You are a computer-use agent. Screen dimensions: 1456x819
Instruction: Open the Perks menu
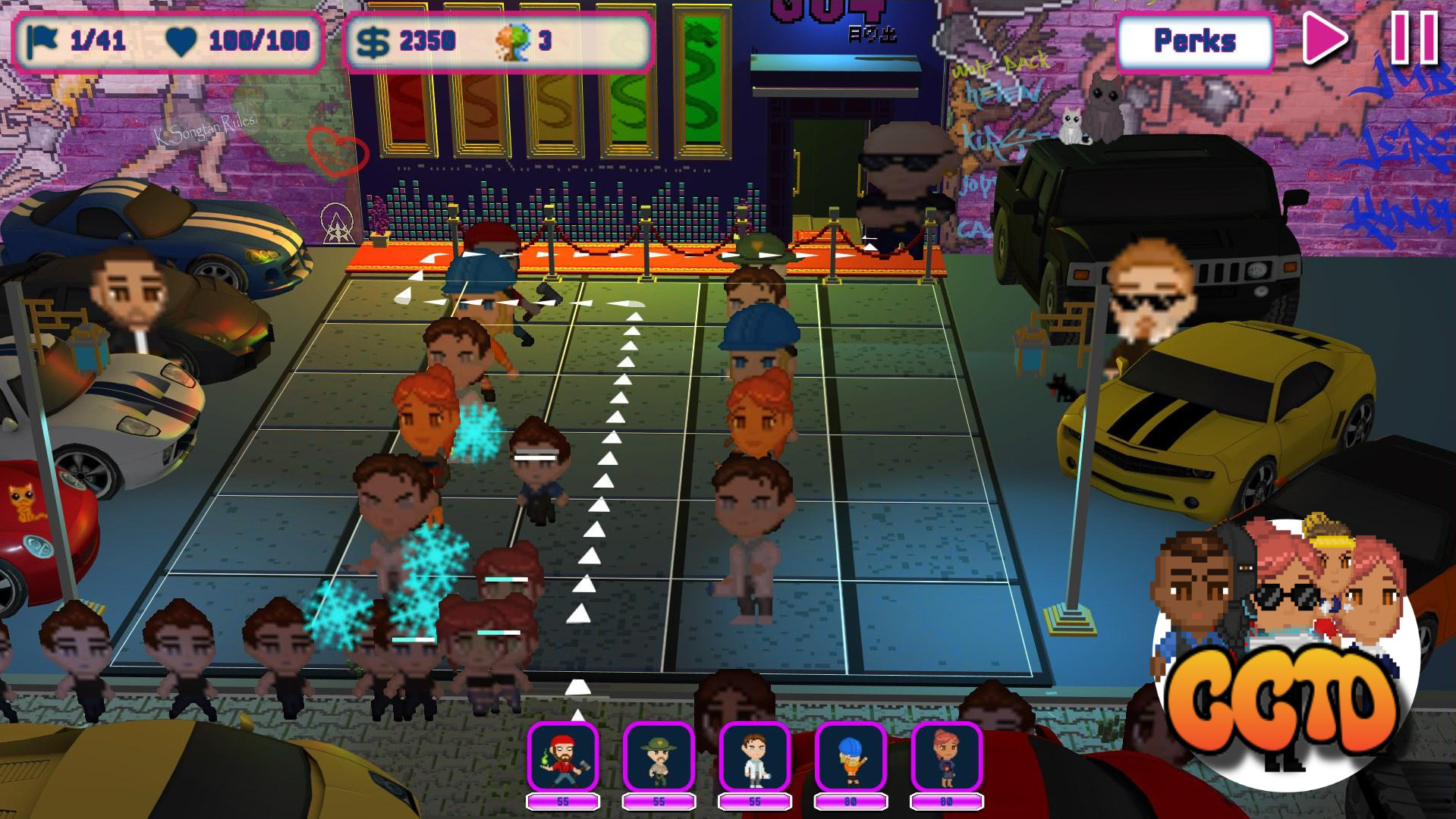(x=1195, y=43)
